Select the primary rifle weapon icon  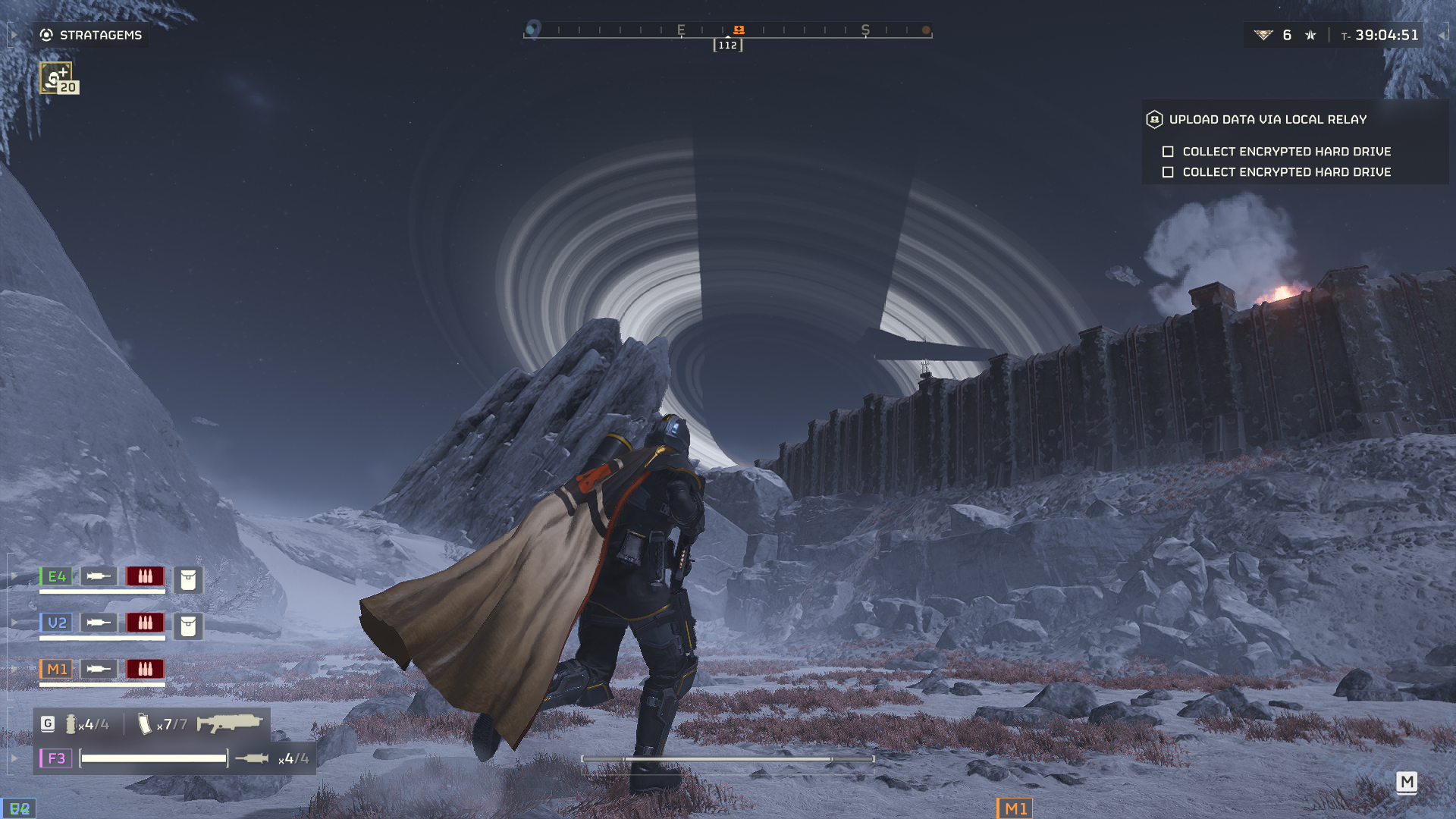pos(229,723)
